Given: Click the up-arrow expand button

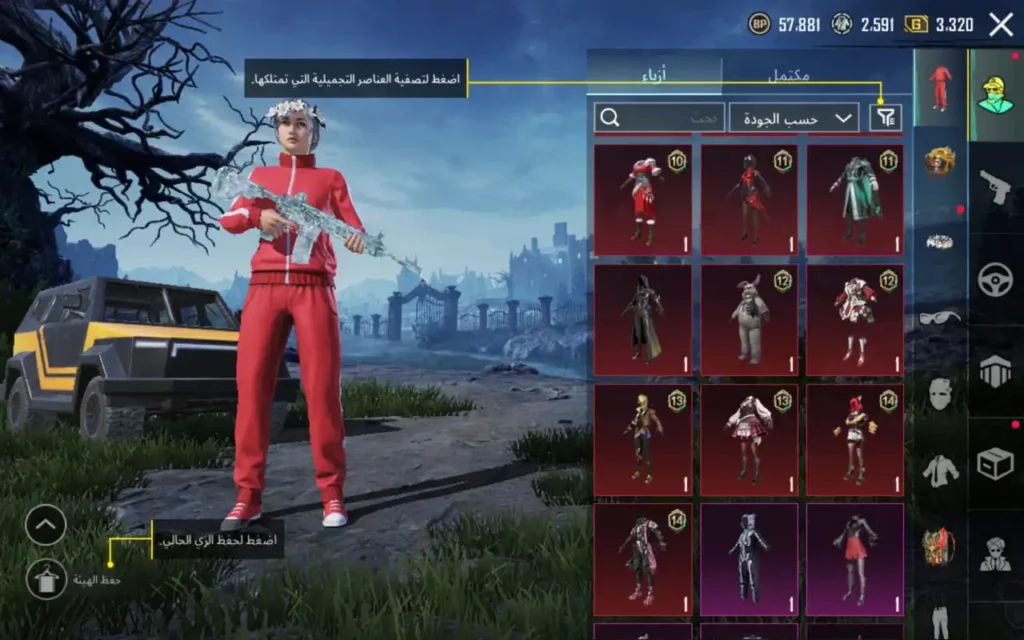Looking at the screenshot, I should tap(46, 525).
